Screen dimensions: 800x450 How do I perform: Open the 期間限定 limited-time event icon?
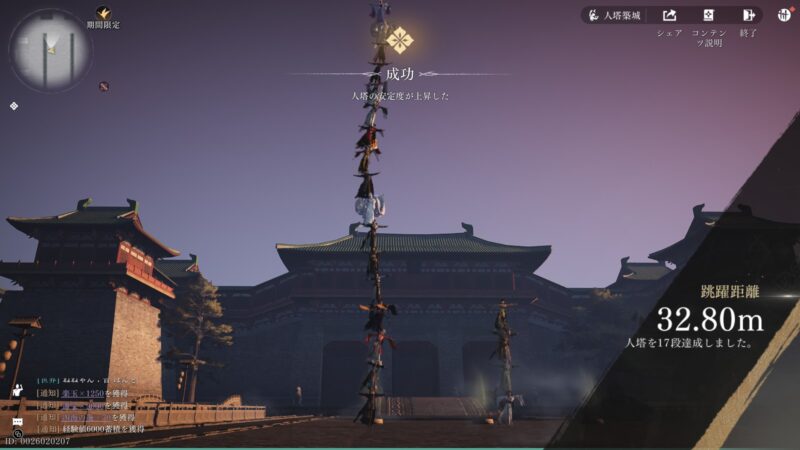click(x=103, y=14)
